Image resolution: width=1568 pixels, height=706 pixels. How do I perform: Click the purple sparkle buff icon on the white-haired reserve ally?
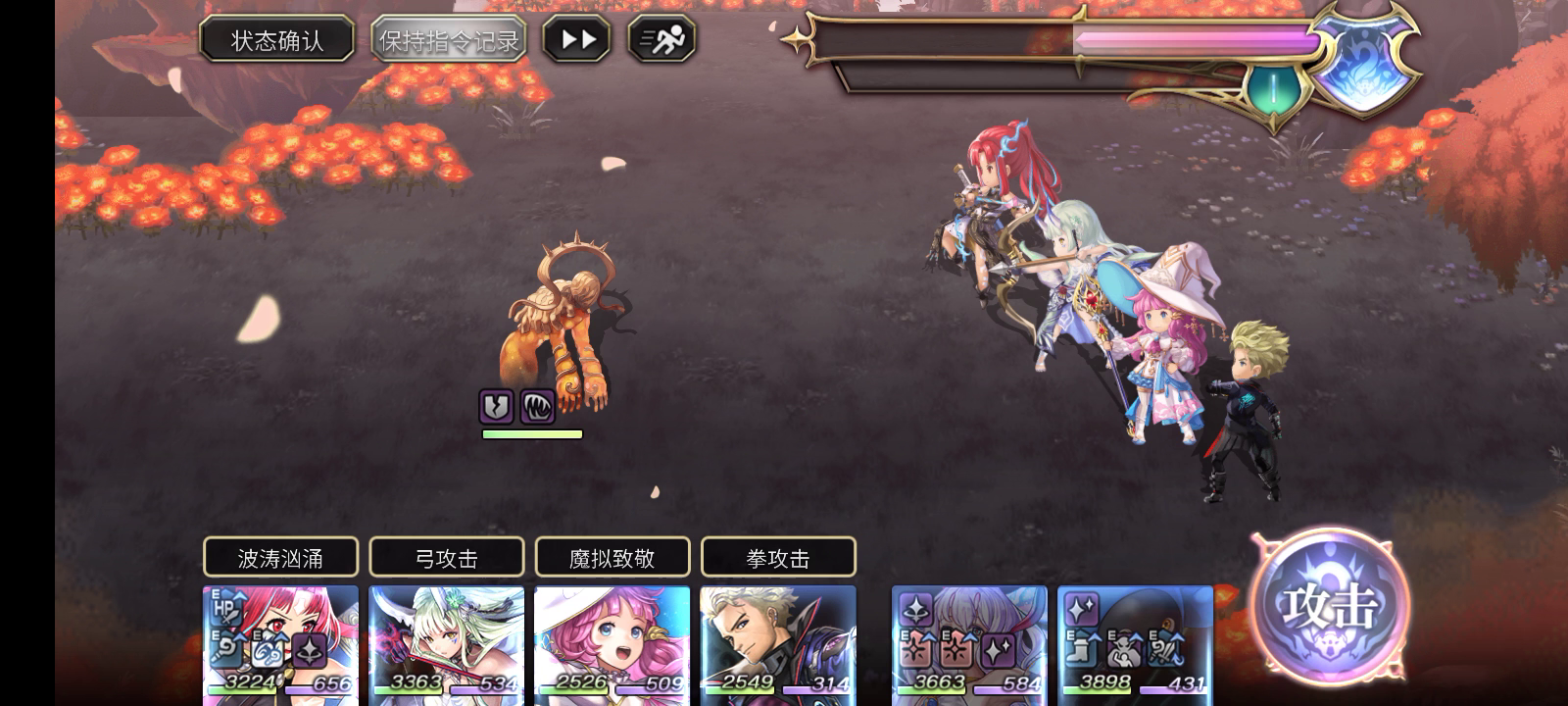[x=915, y=609]
